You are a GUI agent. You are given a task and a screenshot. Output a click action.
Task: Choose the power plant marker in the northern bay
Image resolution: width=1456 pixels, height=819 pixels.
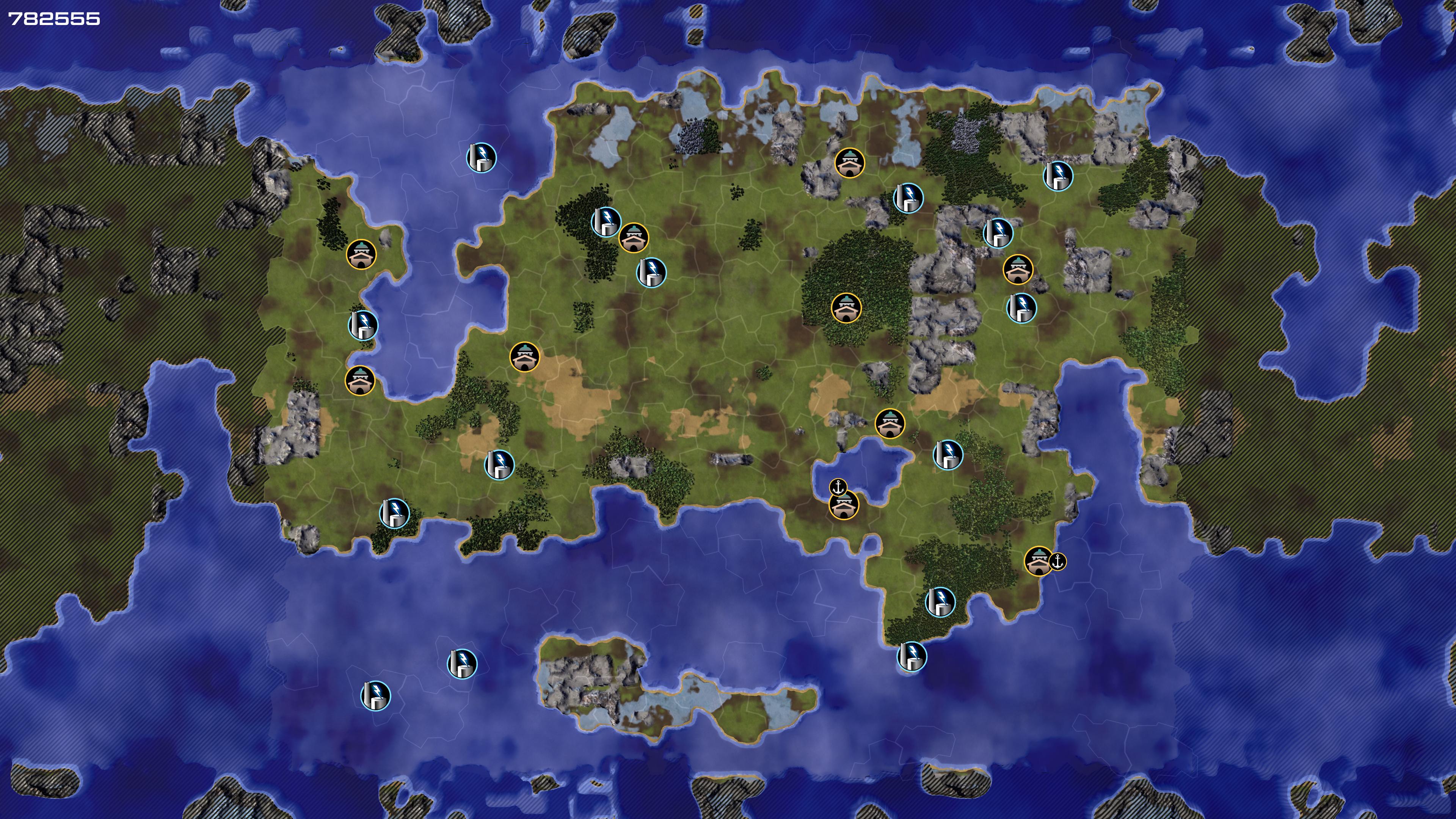point(481,158)
